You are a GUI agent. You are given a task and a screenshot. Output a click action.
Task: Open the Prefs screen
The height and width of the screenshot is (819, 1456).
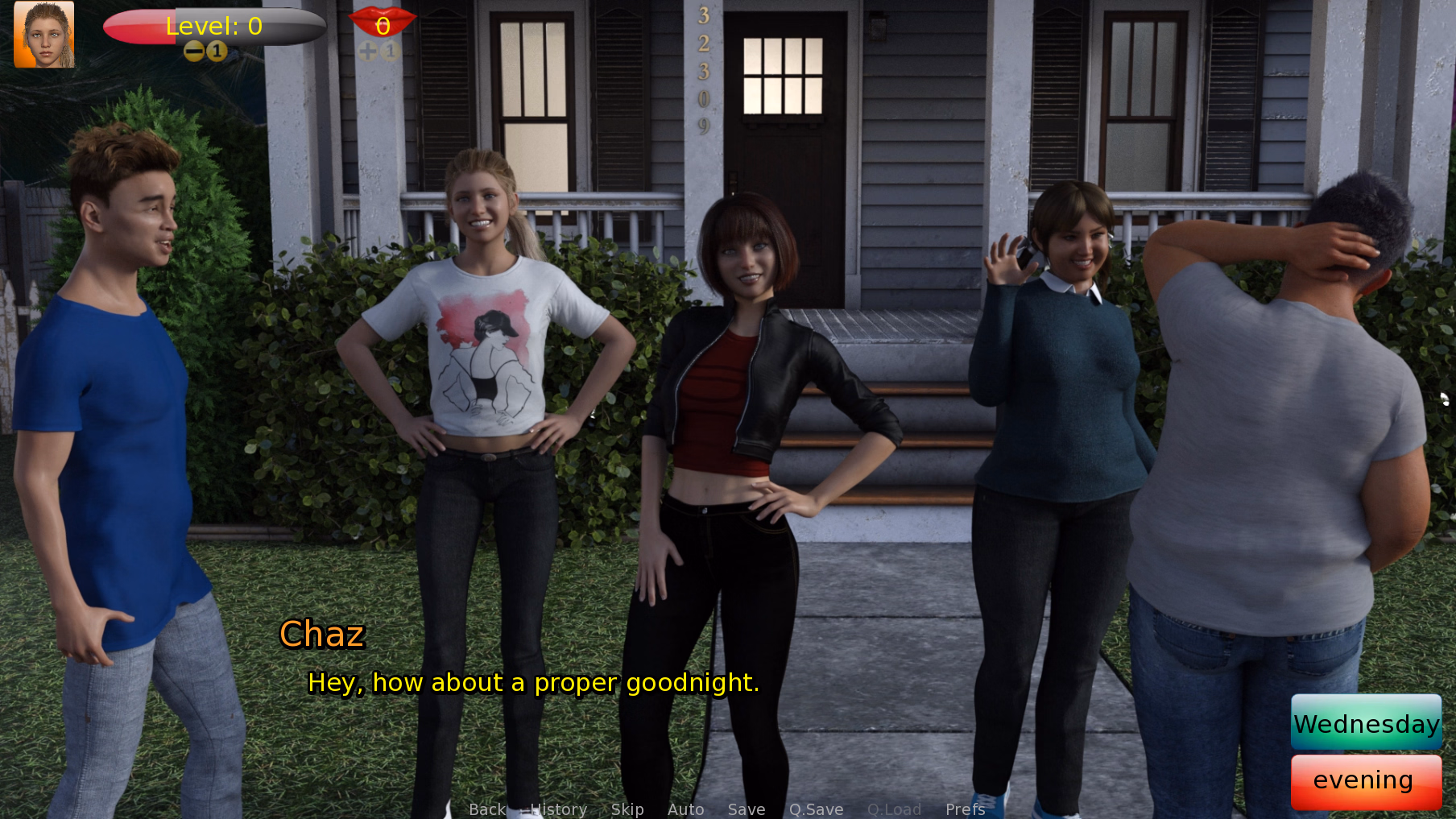coord(964,809)
